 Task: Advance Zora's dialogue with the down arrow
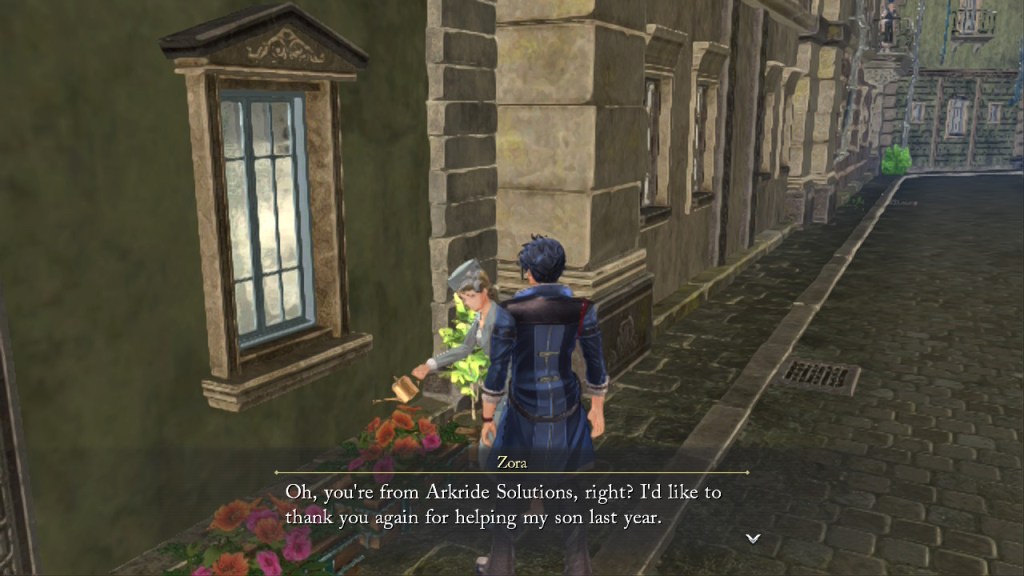tap(753, 538)
